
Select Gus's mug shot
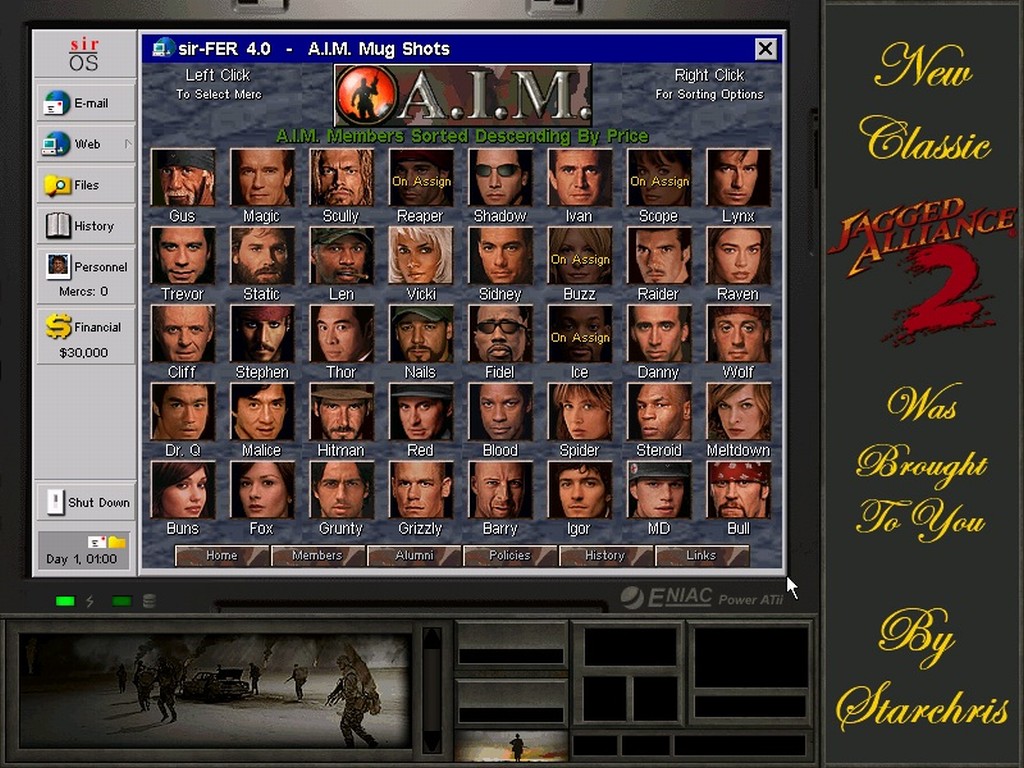pos(183,178)
